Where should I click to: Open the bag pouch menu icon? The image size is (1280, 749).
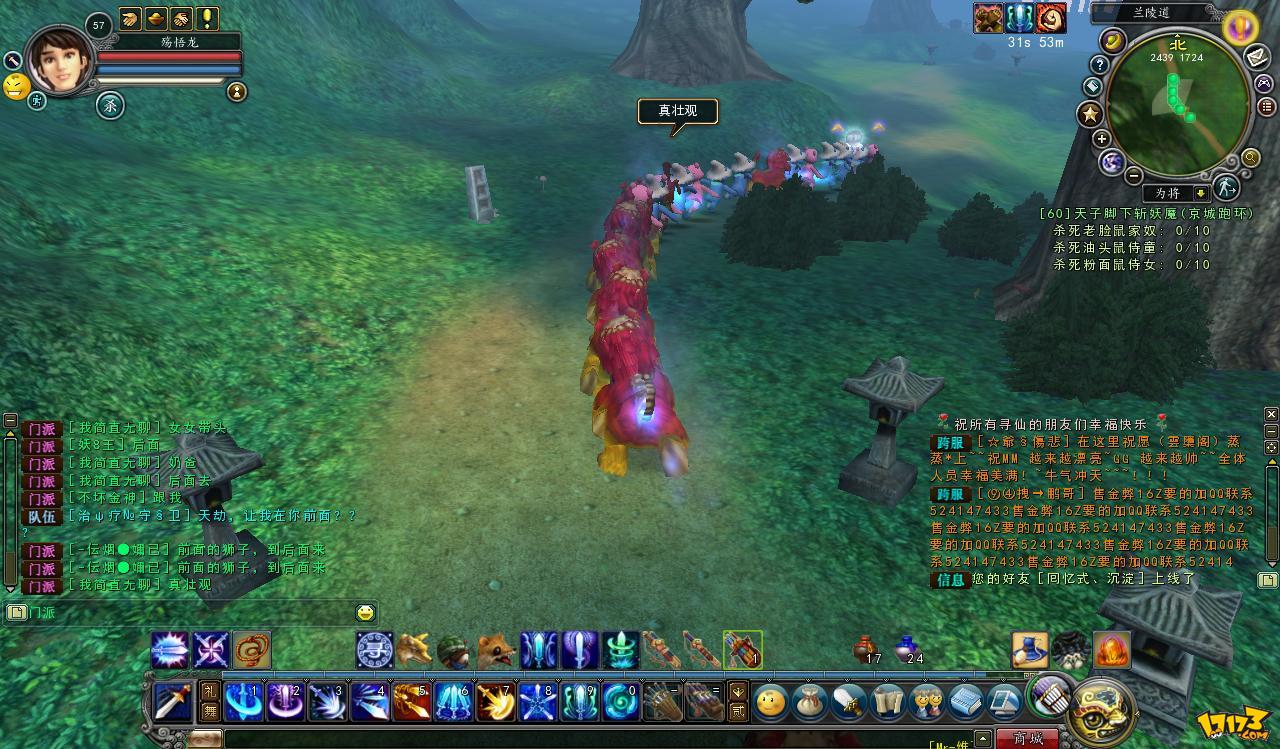809,702
